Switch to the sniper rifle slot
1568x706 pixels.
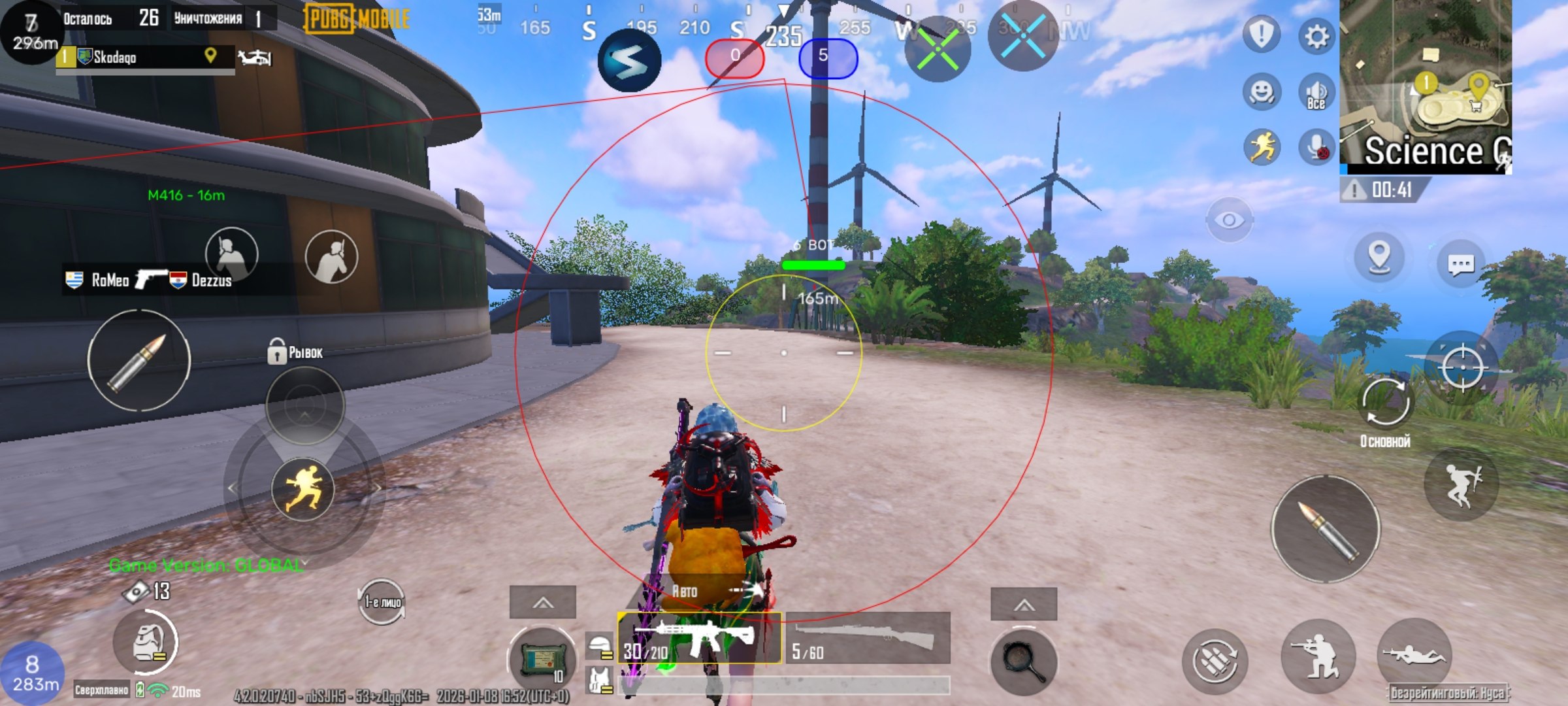[x=868, y=638]
